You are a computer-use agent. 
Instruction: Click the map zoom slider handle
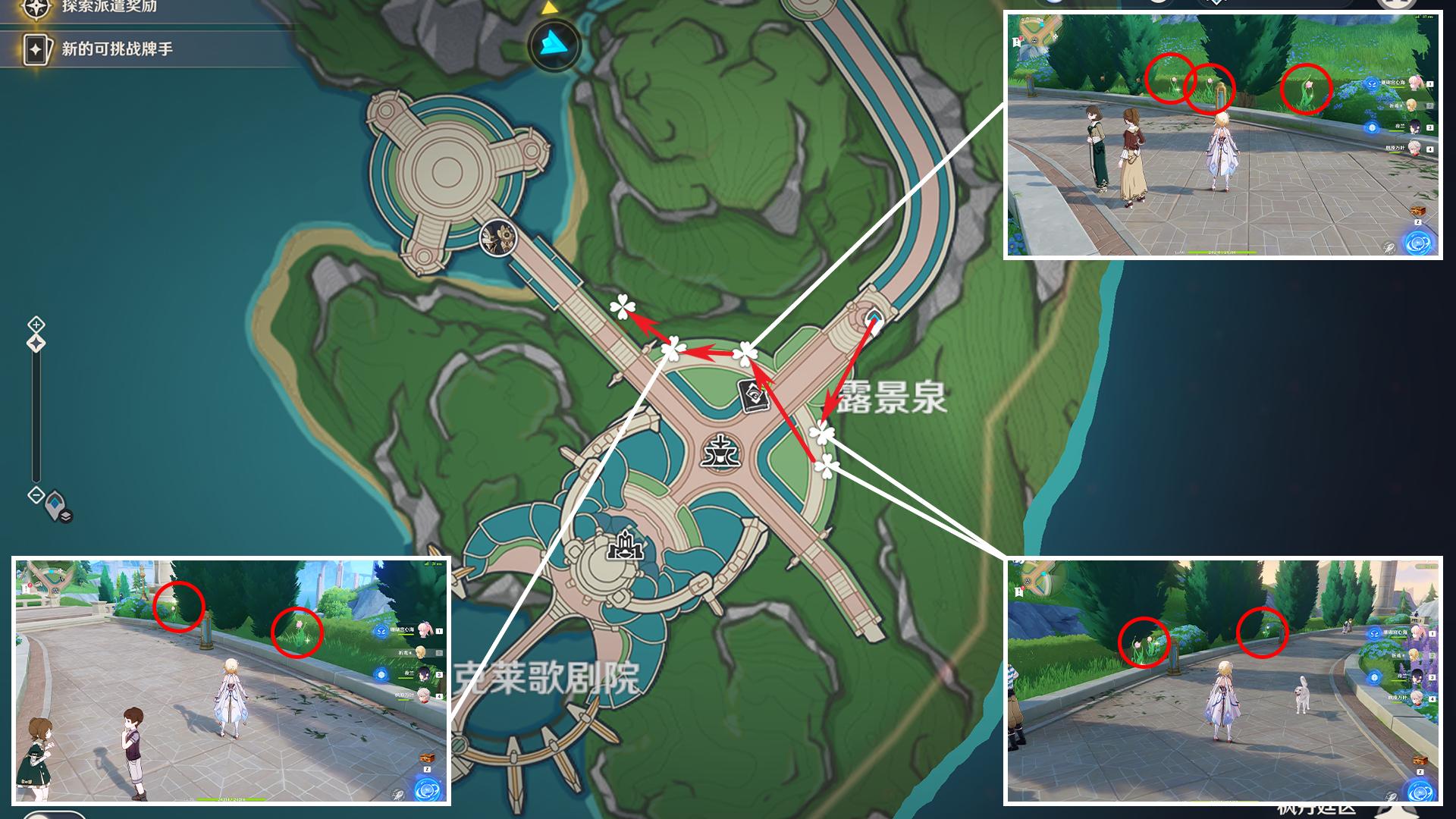36,344
